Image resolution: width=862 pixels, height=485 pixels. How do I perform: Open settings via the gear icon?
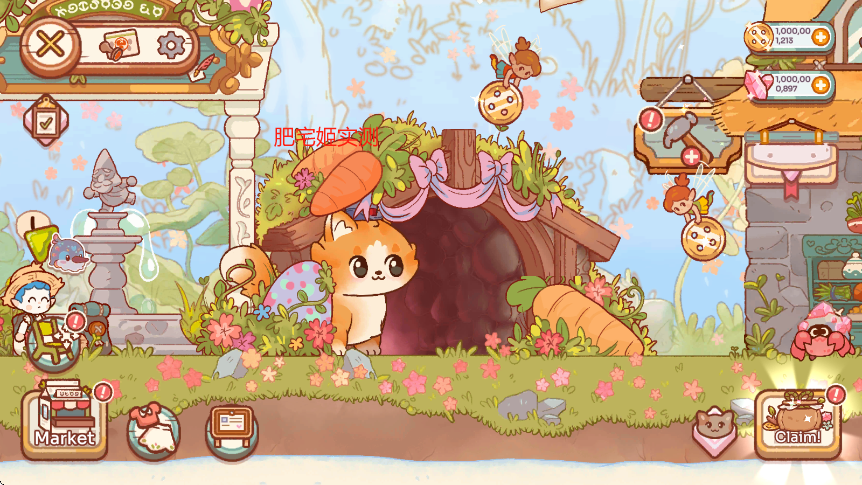click(x=173, y=45)
